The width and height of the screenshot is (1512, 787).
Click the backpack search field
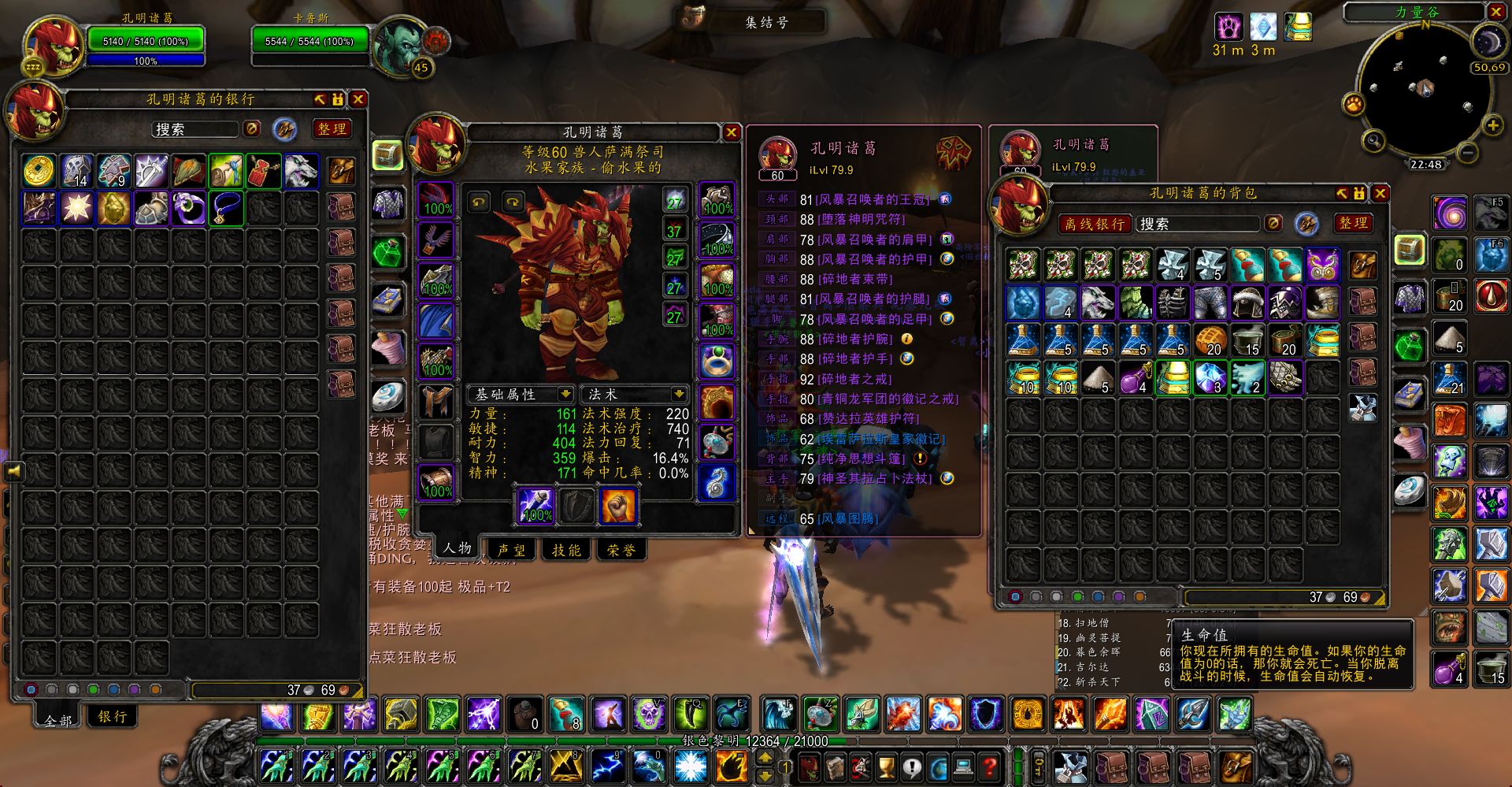pos(1199,225)
